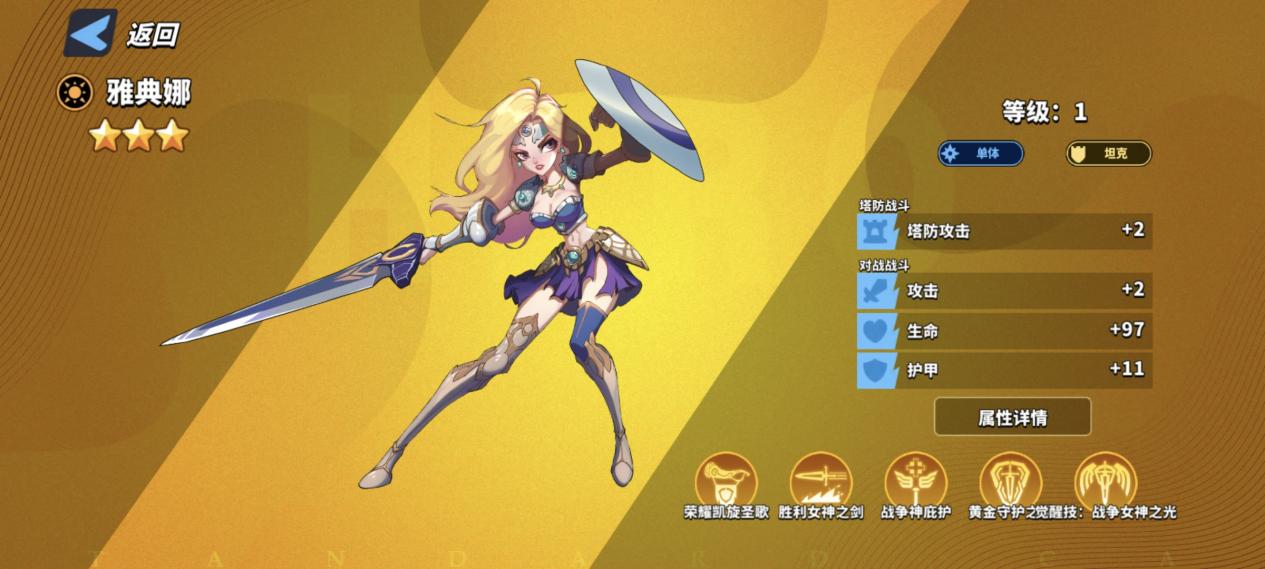Choose the 生命 health stat row

(x=1004, y=330)
